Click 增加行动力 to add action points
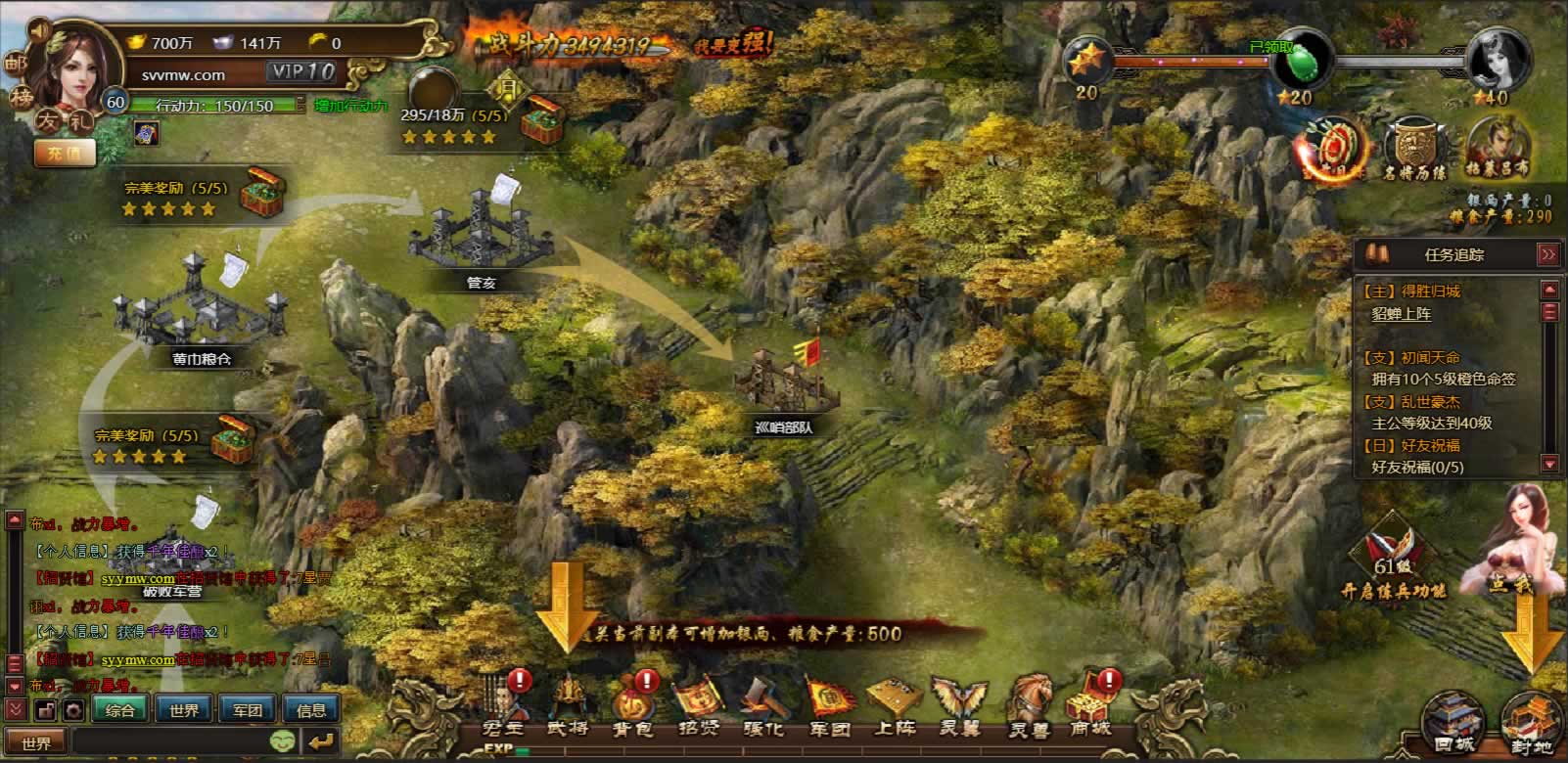Viewport: 1568px width, 763px height. pos(350,106)
